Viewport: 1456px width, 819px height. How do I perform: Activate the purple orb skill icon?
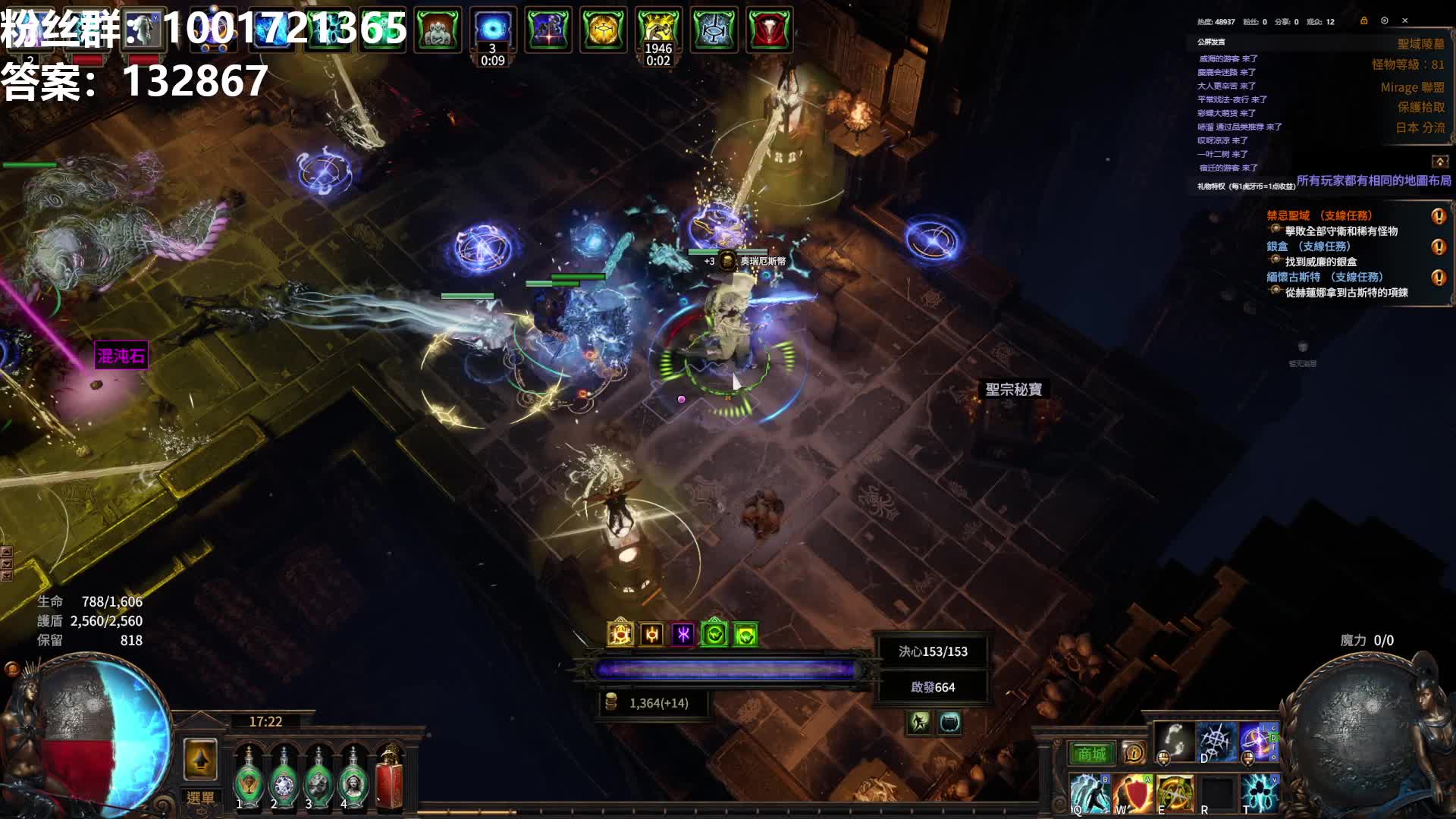(1258, 741)
